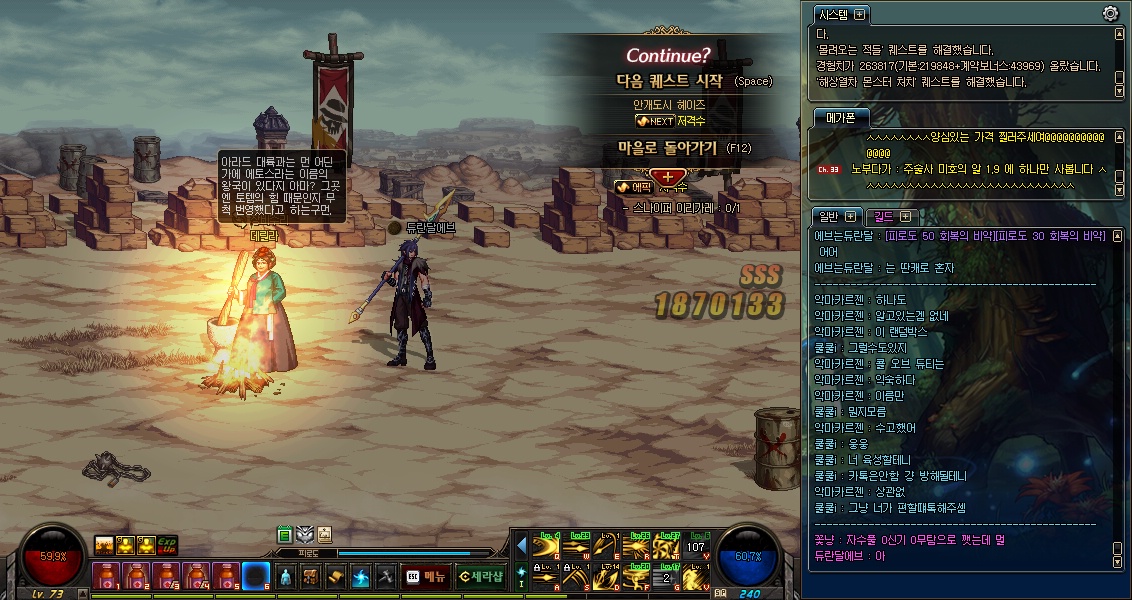Open the character info silhouette icon
Image resolution: width=1132 pixels, height=600 pixels.
(285, 577)
